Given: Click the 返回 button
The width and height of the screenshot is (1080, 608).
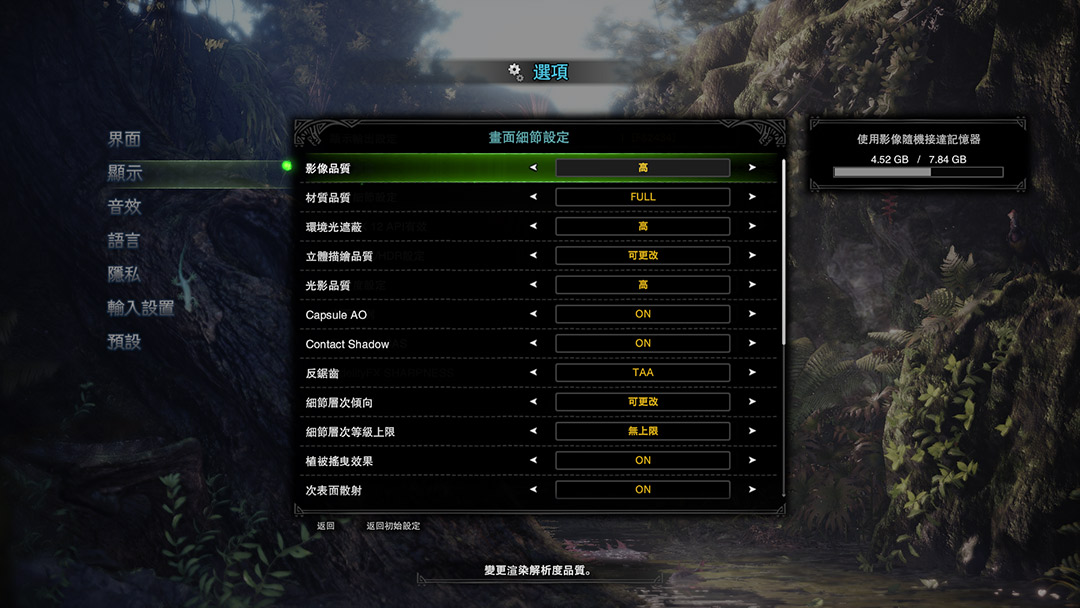Looking at the screenshot, I should [x=326, y=526].
